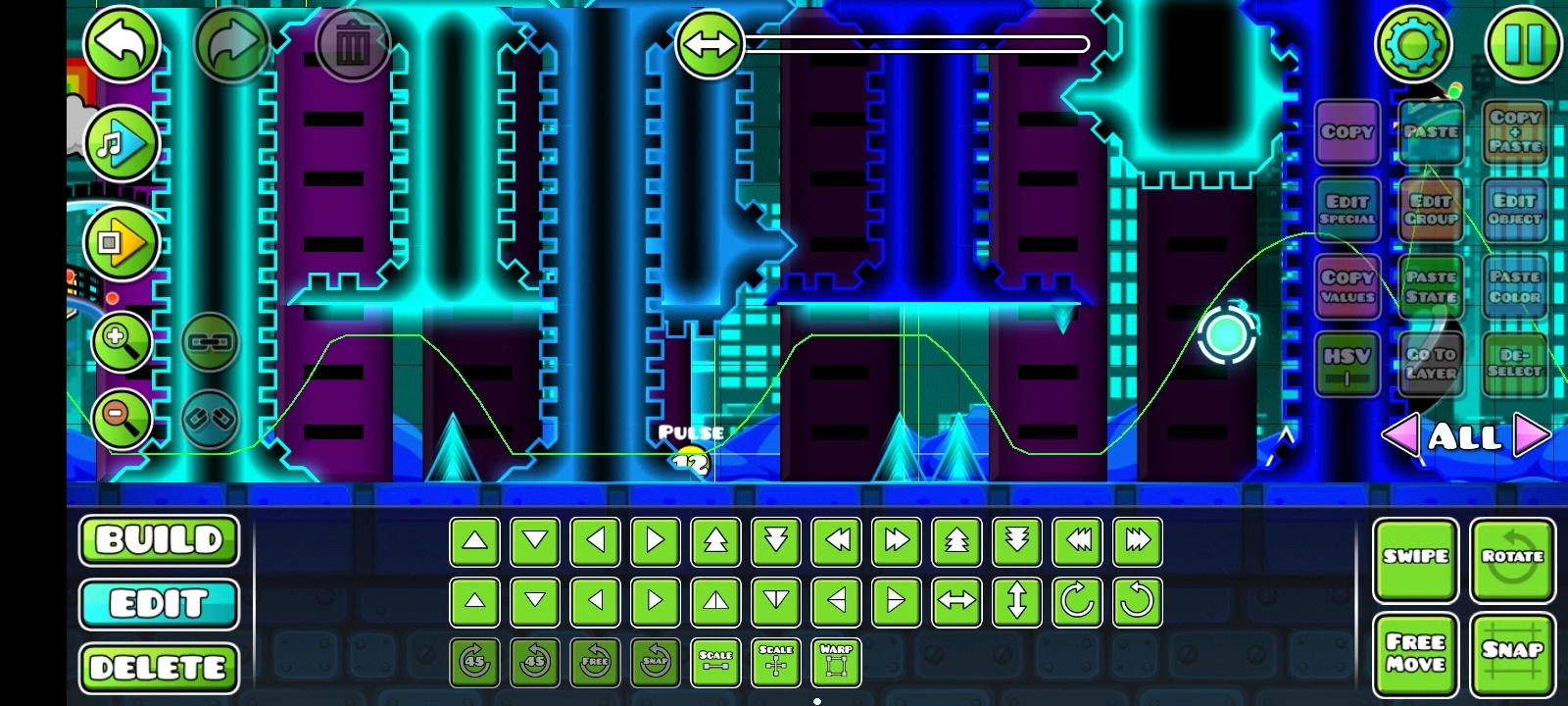This screenshot has height=706, width=1568.
Task: Link the selected objects with the chain icon
Action: click(208, 343)
